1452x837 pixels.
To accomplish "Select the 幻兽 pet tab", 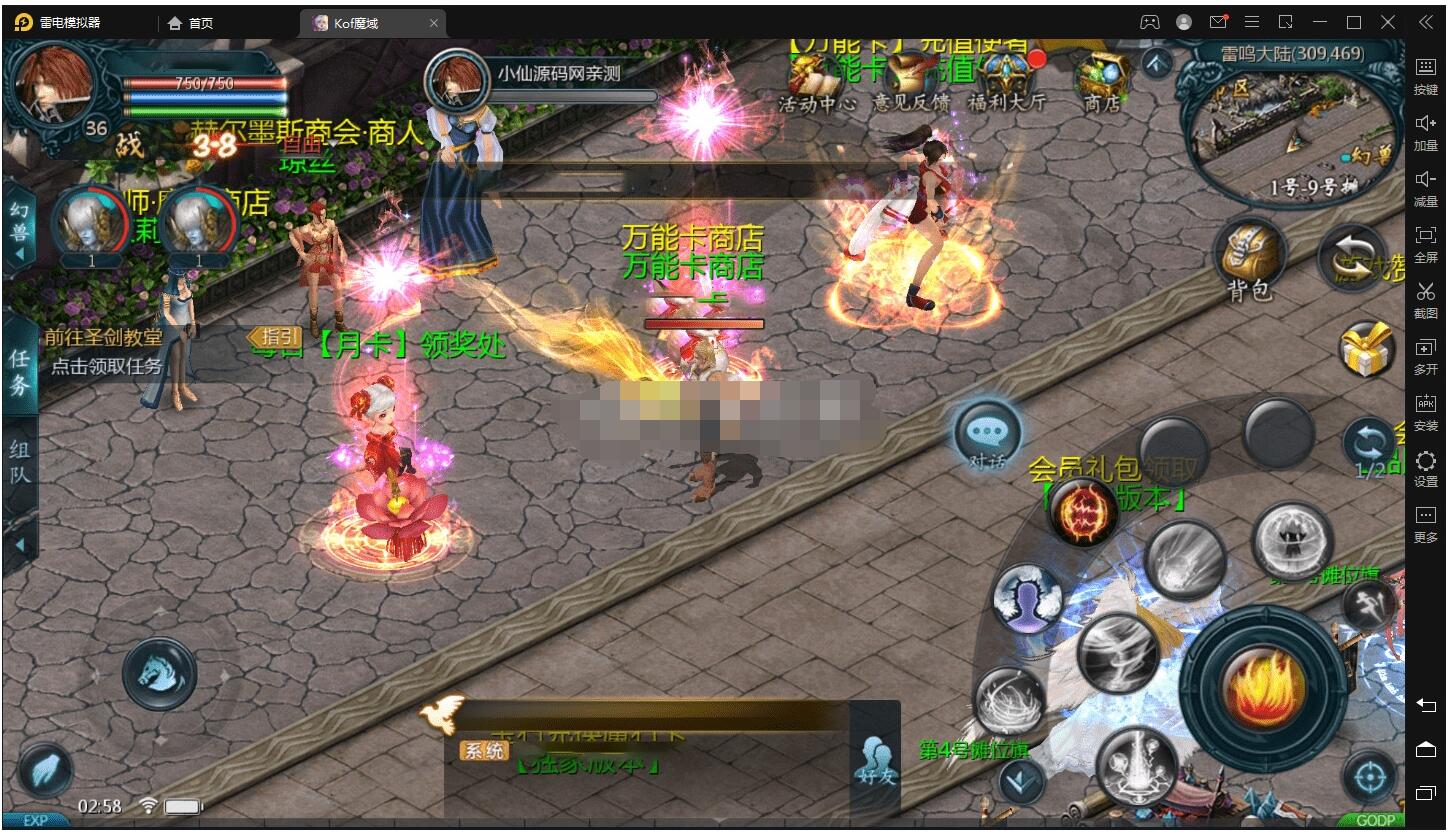I will tap(20, 225).
